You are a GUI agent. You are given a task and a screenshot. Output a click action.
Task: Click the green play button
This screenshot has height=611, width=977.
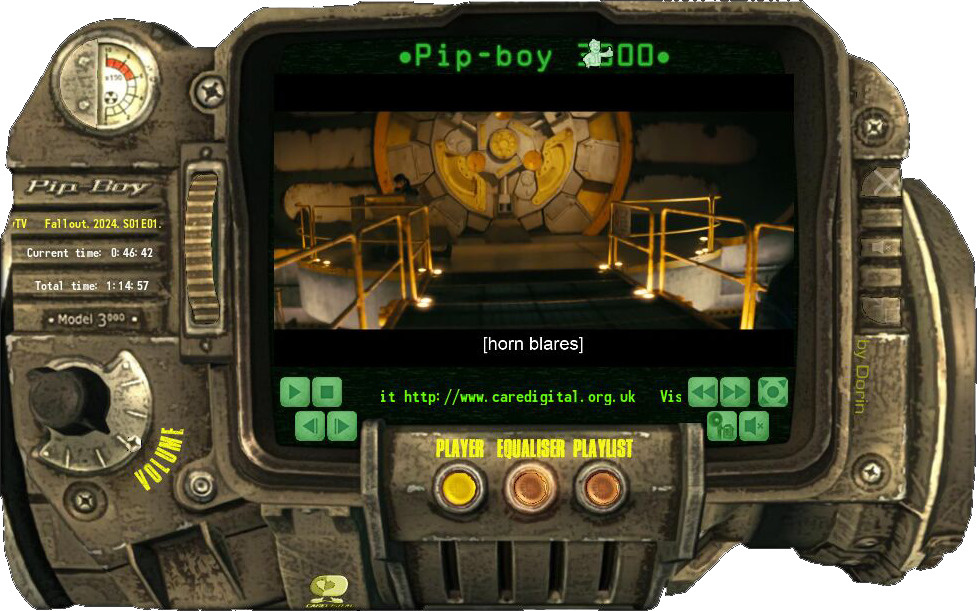294,391
